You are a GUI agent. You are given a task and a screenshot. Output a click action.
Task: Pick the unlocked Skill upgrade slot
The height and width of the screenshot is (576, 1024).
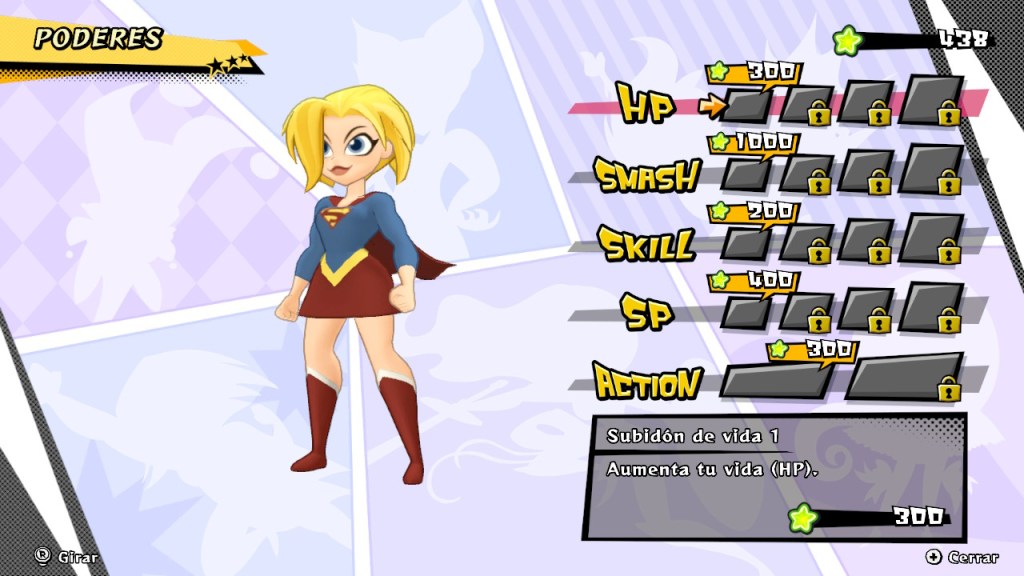point(746,243)
